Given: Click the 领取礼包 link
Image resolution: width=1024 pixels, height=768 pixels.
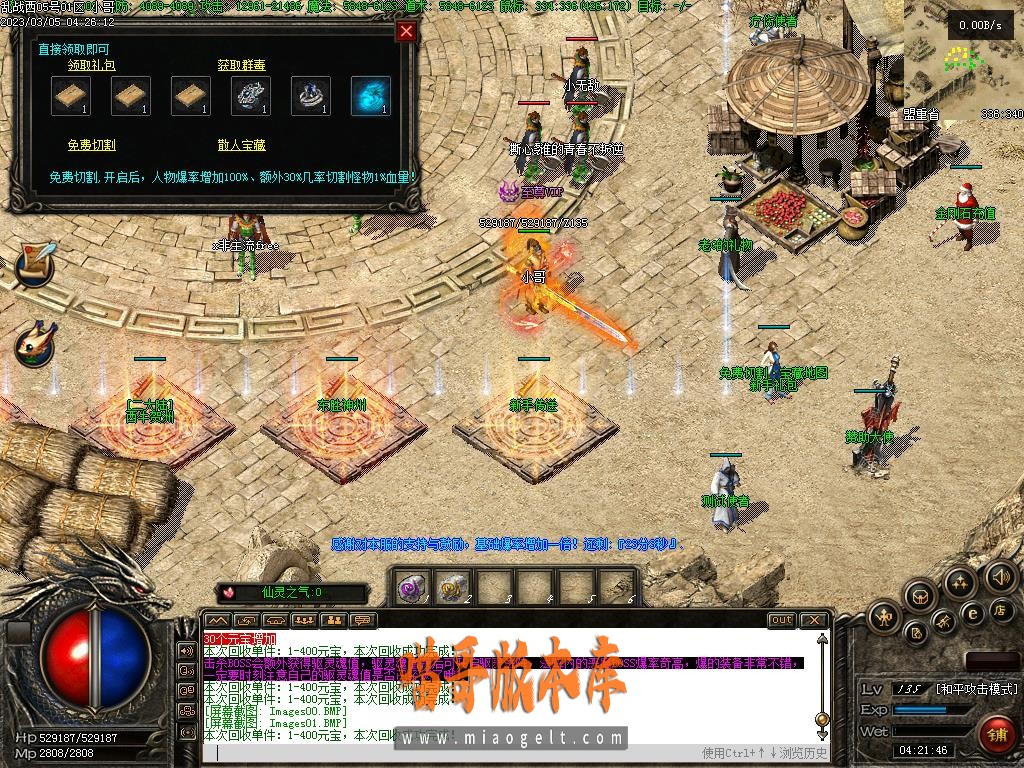Looking at the screenshot, I should click(91, 65).
